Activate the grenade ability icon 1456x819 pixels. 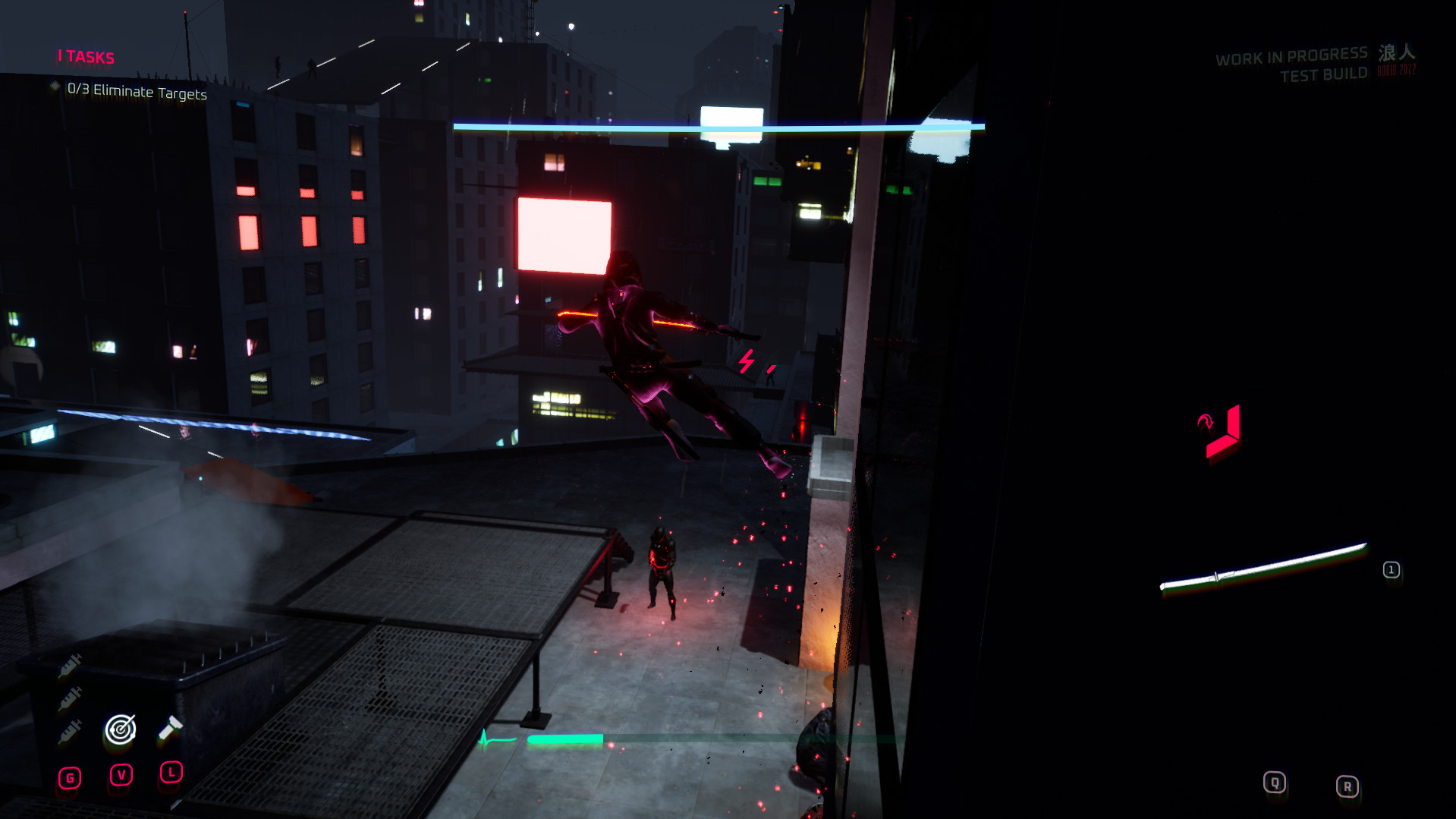tap(171, 727)
